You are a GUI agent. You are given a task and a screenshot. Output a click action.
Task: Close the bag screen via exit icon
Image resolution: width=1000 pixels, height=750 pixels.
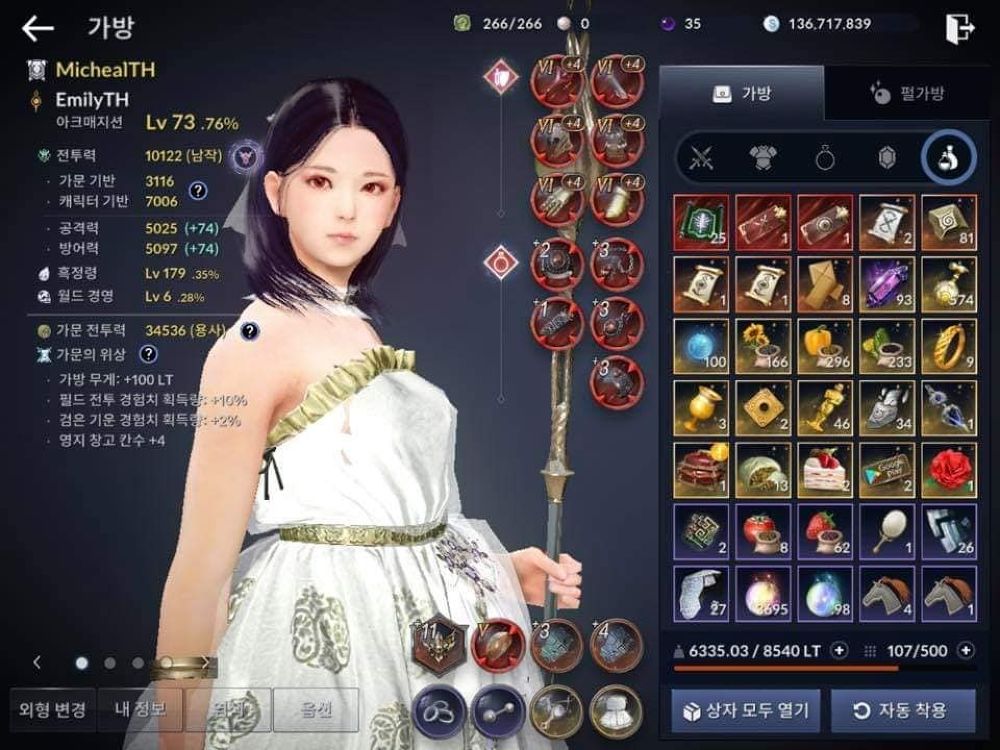click(x=958, y=28)
